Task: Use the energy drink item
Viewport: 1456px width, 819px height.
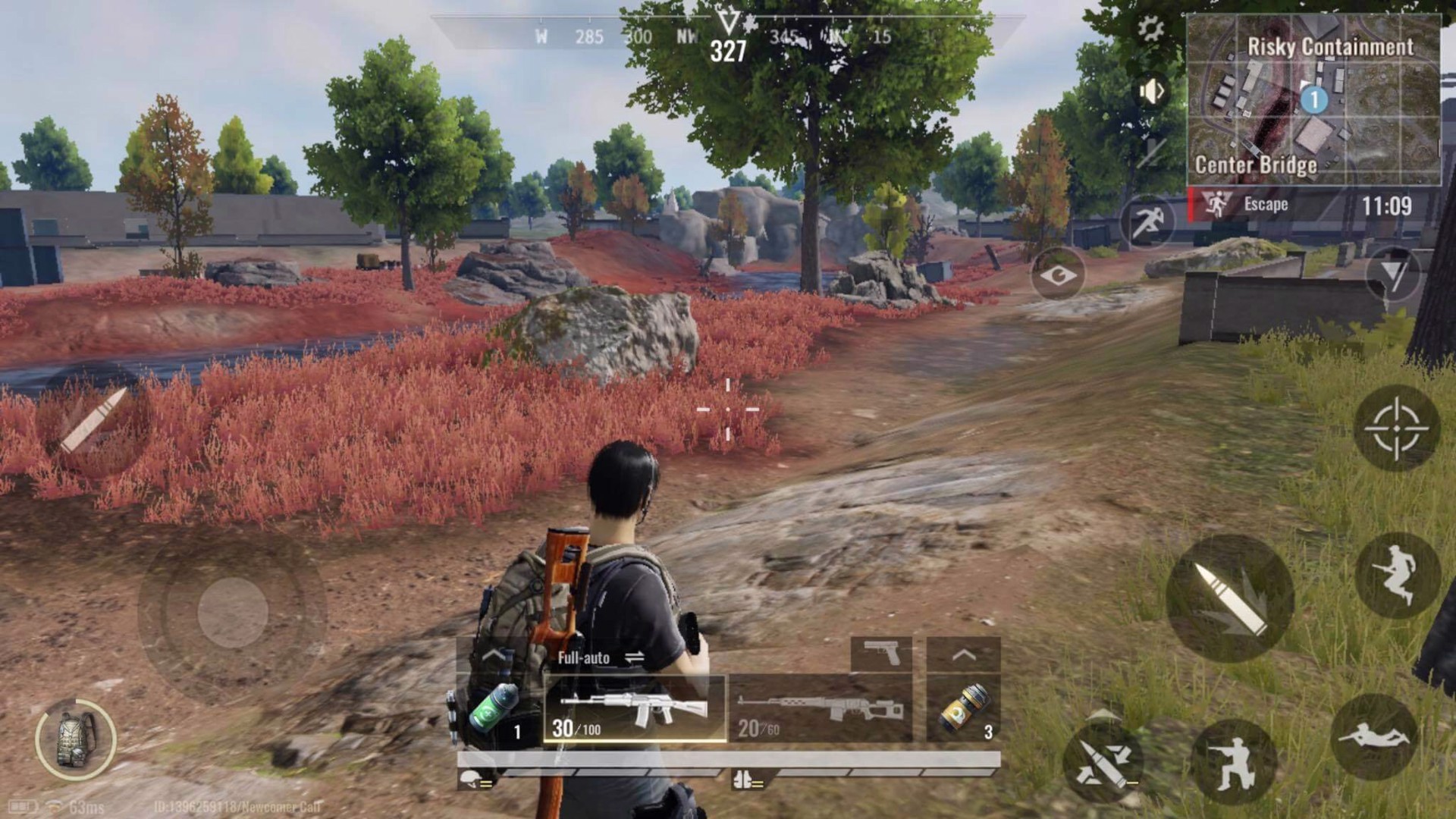Action: pyautogui.click(x=497, y=709)
